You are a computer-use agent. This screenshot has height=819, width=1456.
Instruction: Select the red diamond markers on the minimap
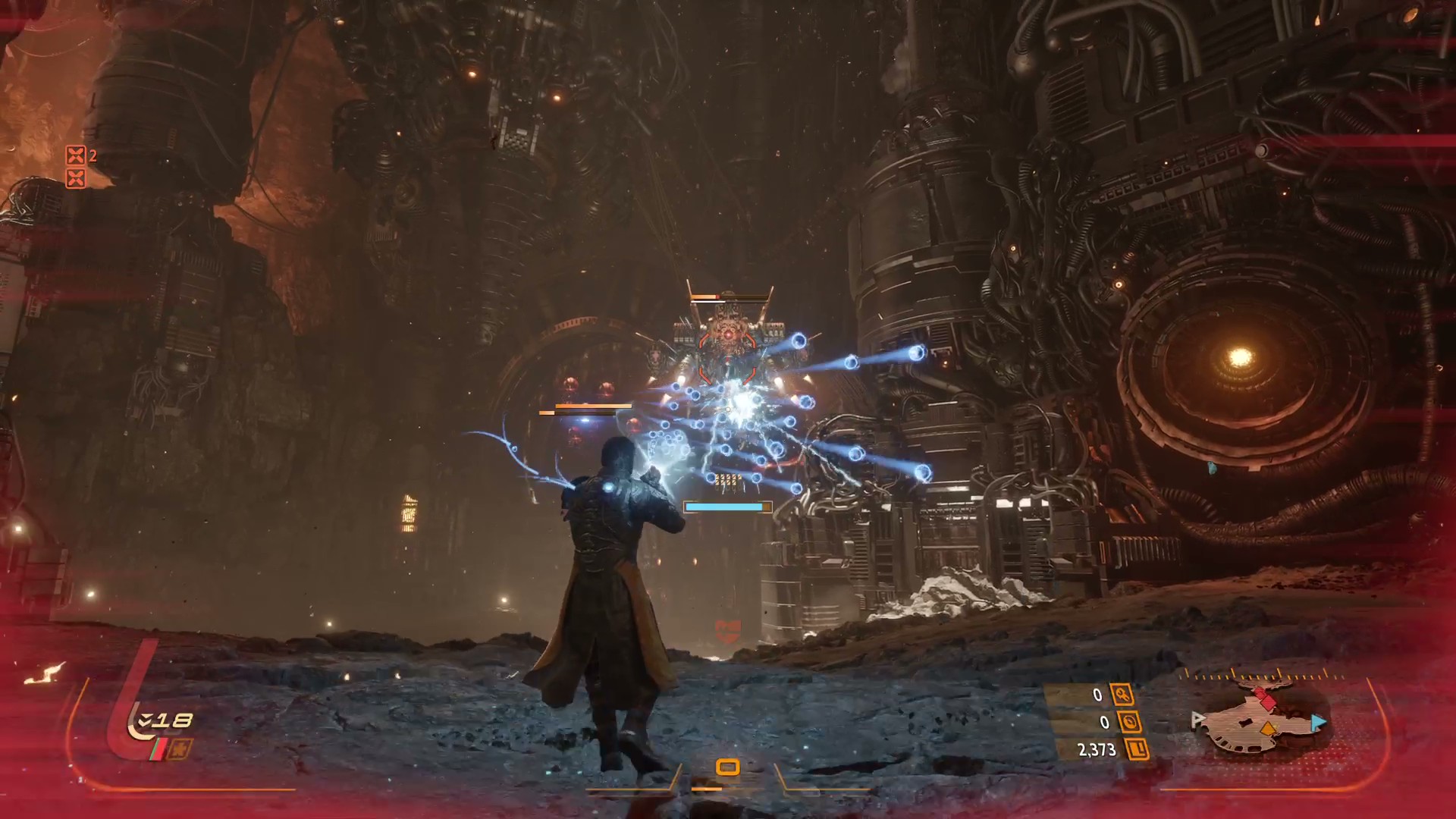(x=1264, y=696)
